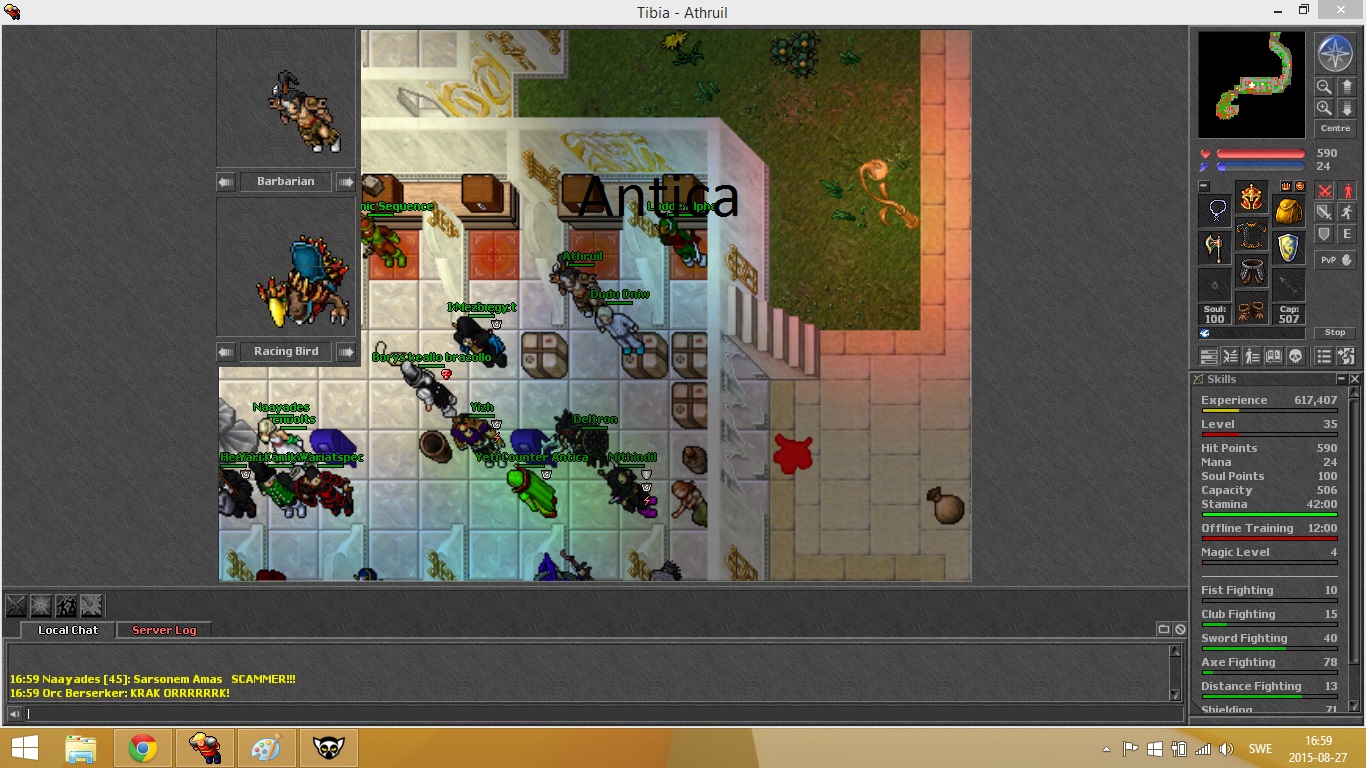
Task: Open the compass rose next to the minimap
Action: point(1334,53)
